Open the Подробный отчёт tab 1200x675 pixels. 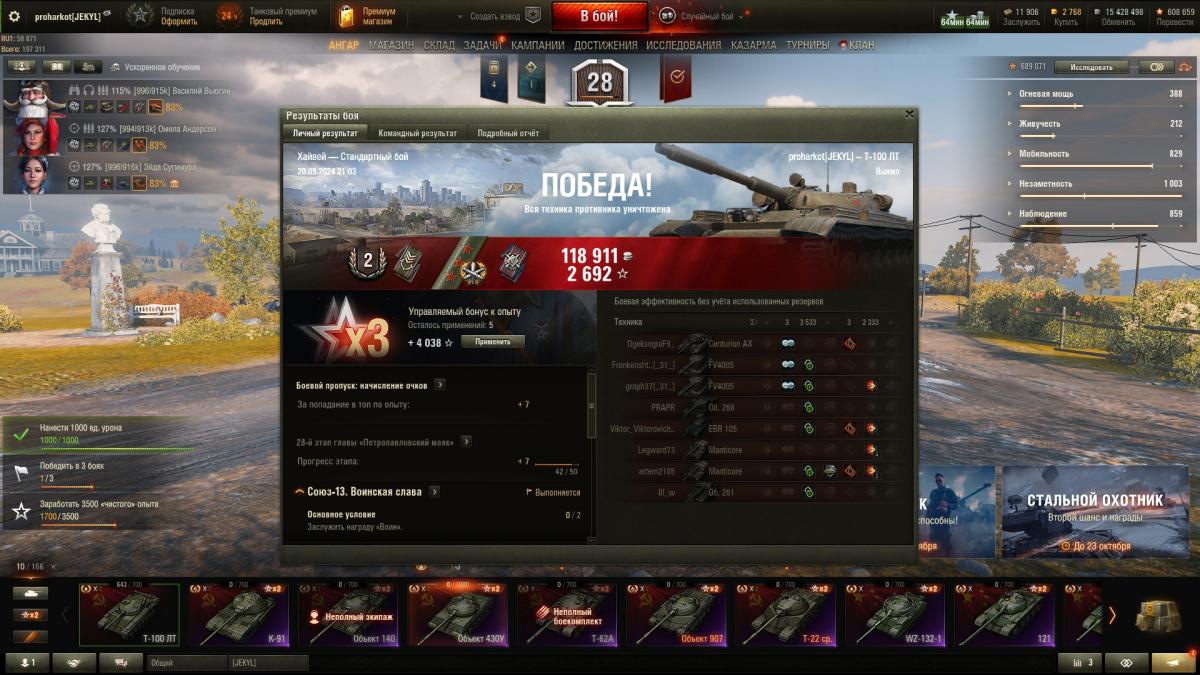(507, 133)
